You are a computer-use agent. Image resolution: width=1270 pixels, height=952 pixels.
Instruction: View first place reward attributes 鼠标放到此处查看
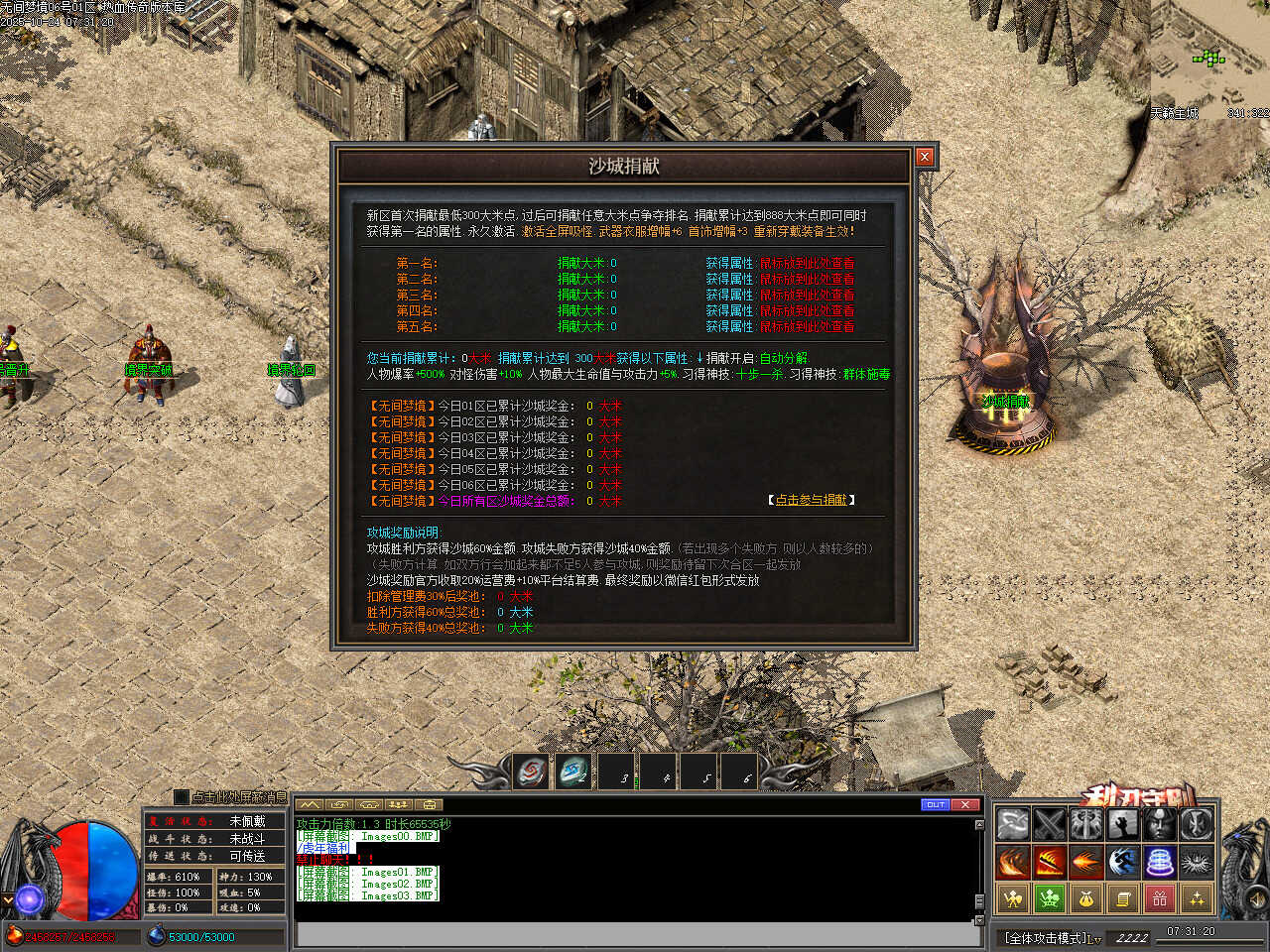[x=807, y=264]
